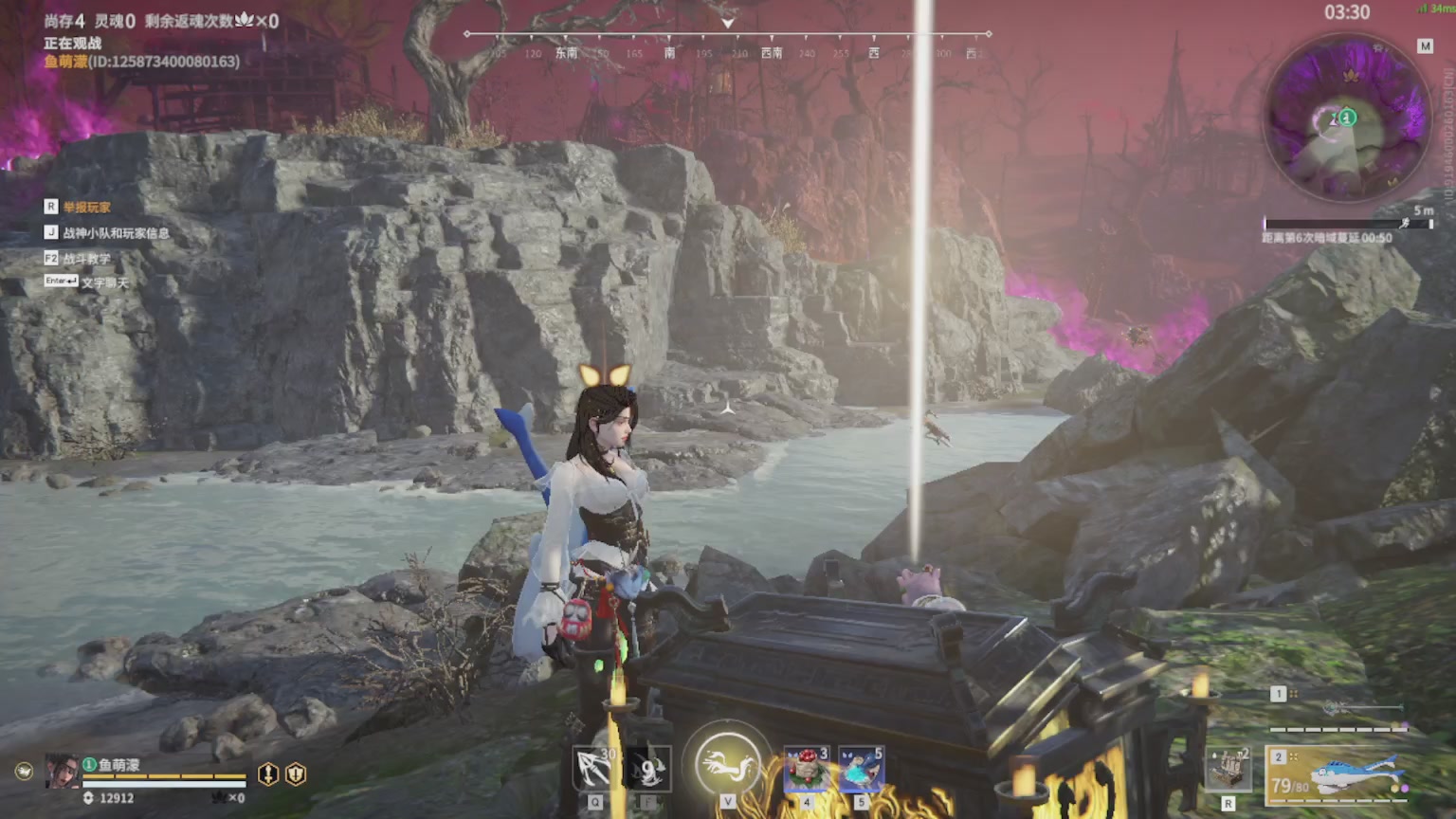Open the circular minimap
Image resolution: width=1456 pixels, height=819 pixels.
click(1347, 118)
